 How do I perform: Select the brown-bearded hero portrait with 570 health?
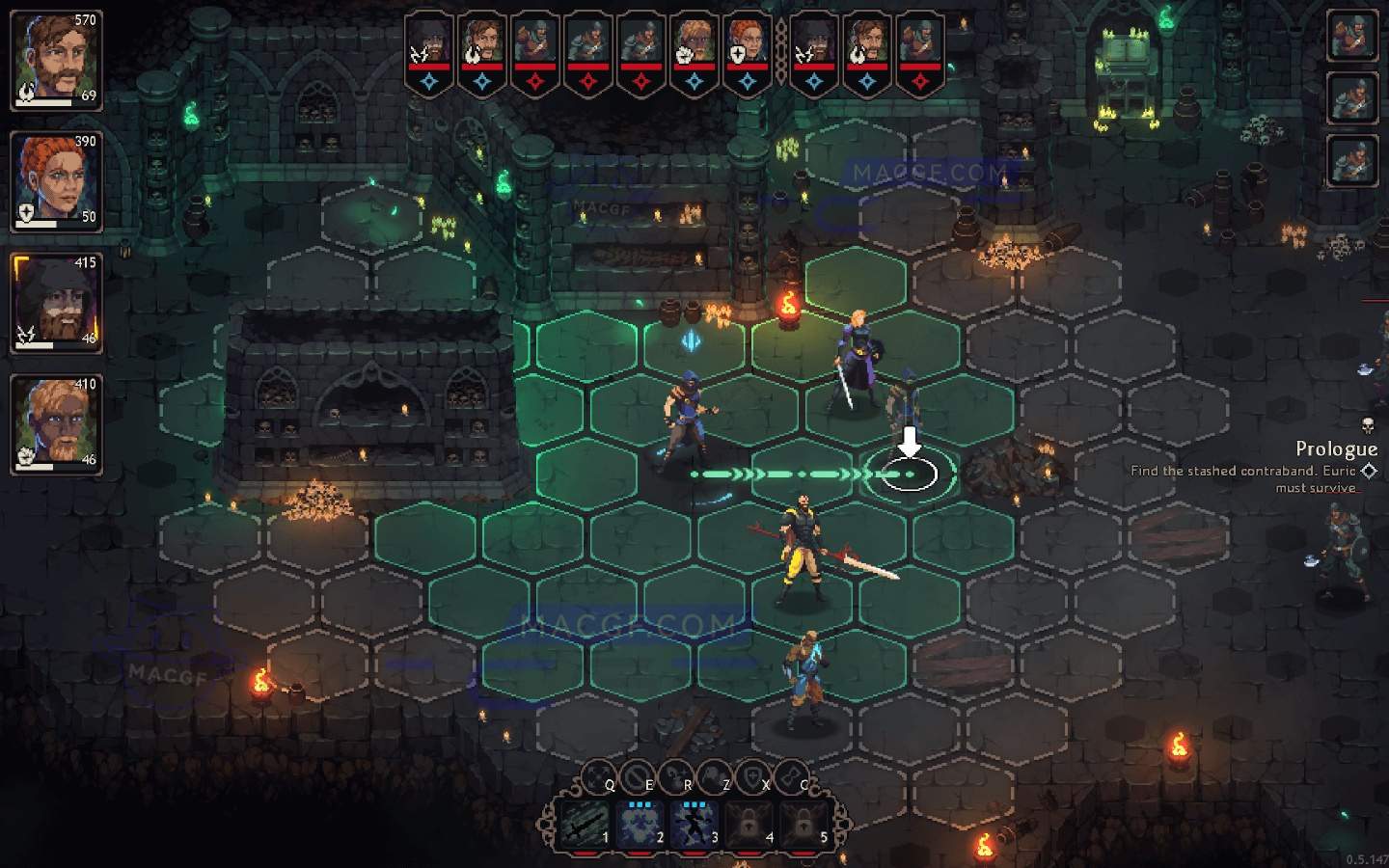click(x=55, y=58)
